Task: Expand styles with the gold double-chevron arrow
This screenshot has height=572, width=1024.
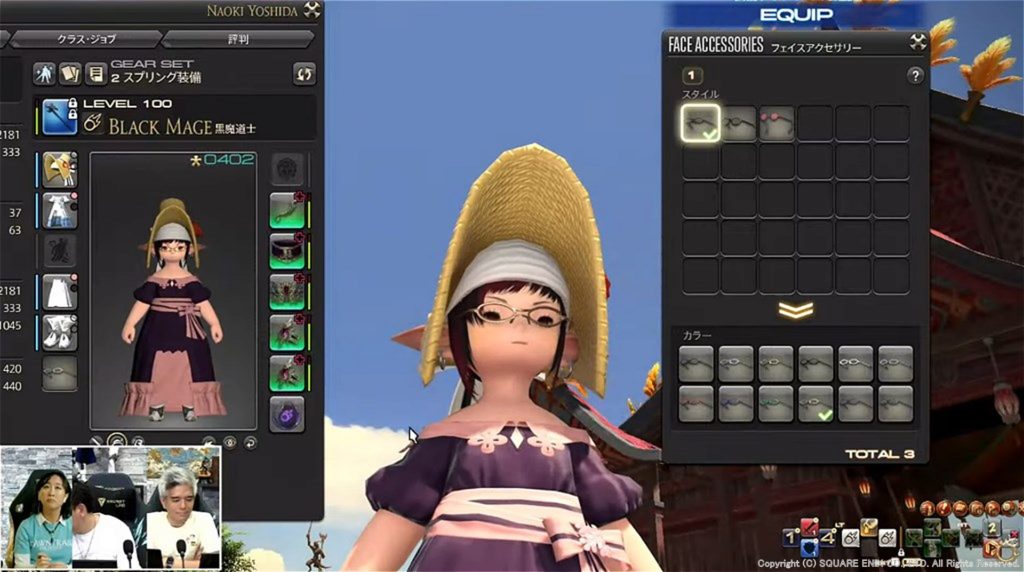Action: [795, 310]
